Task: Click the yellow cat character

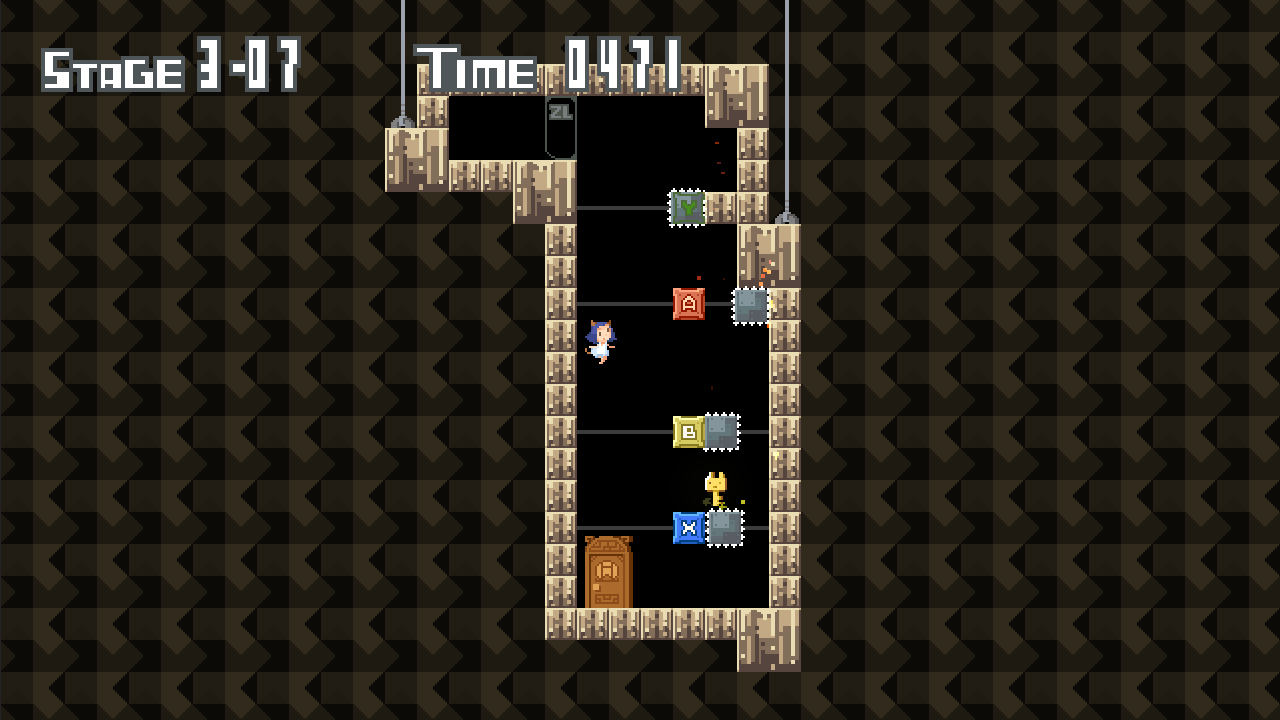Action: (716, 486)
